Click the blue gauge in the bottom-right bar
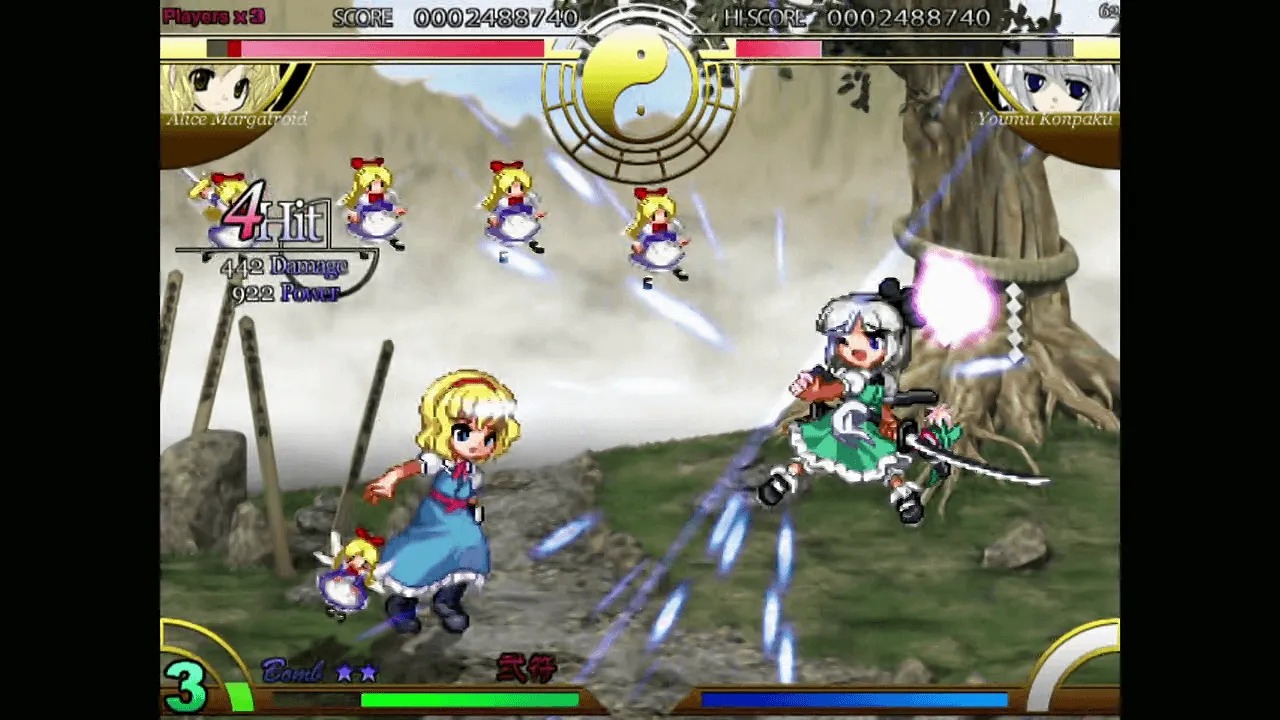The width and height of the screenshot is (1280, 720). coord(855,700)
